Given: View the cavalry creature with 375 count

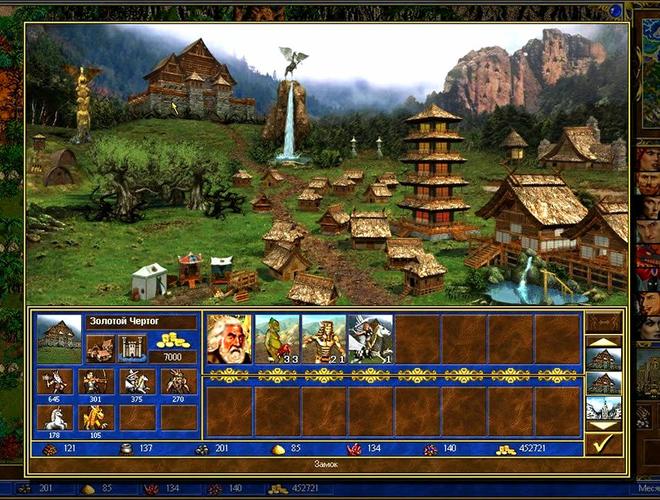Looking at the screenshot, I should [137, 382].
